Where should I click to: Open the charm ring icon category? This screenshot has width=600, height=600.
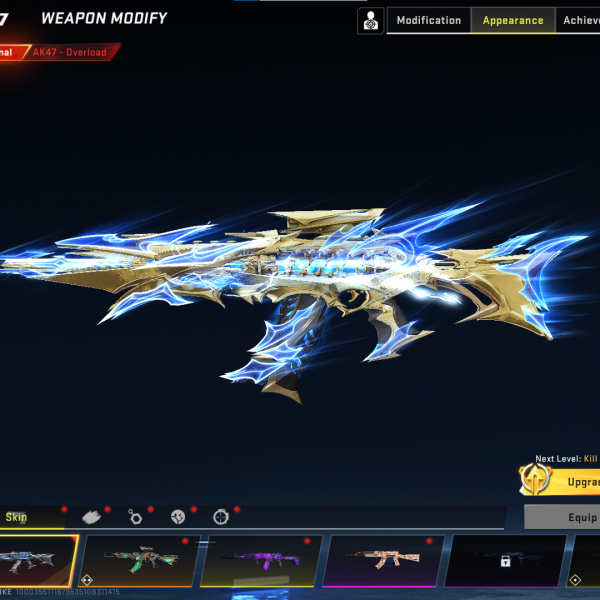(135, 517)
